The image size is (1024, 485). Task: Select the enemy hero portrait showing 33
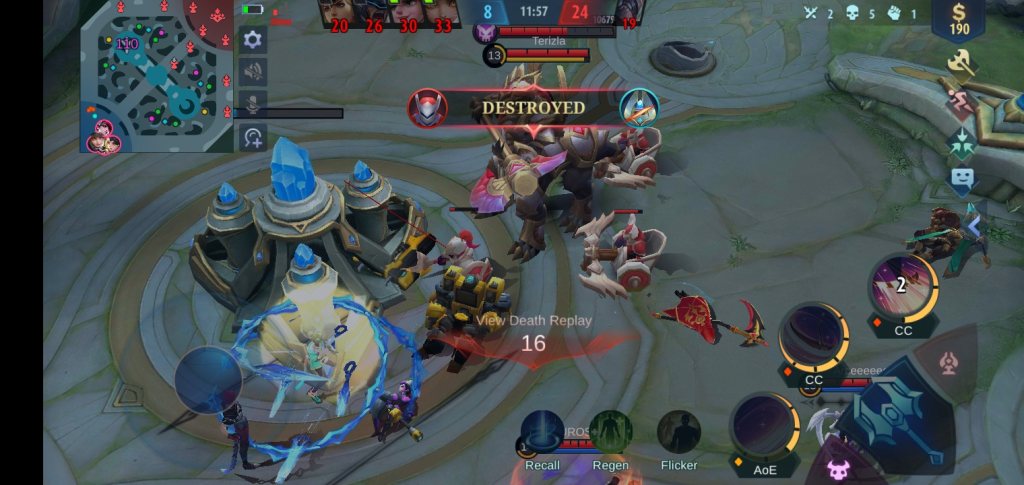[441, 12]
